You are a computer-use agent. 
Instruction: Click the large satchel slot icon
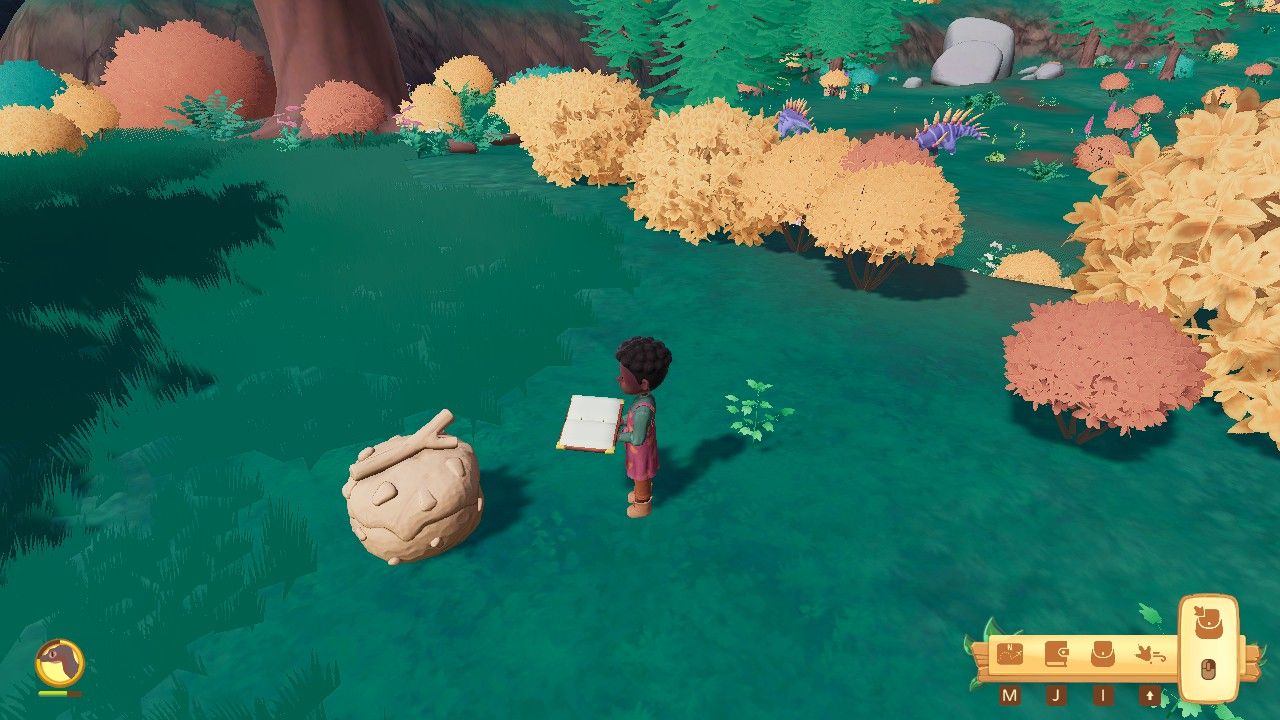tap(1206, 622)
